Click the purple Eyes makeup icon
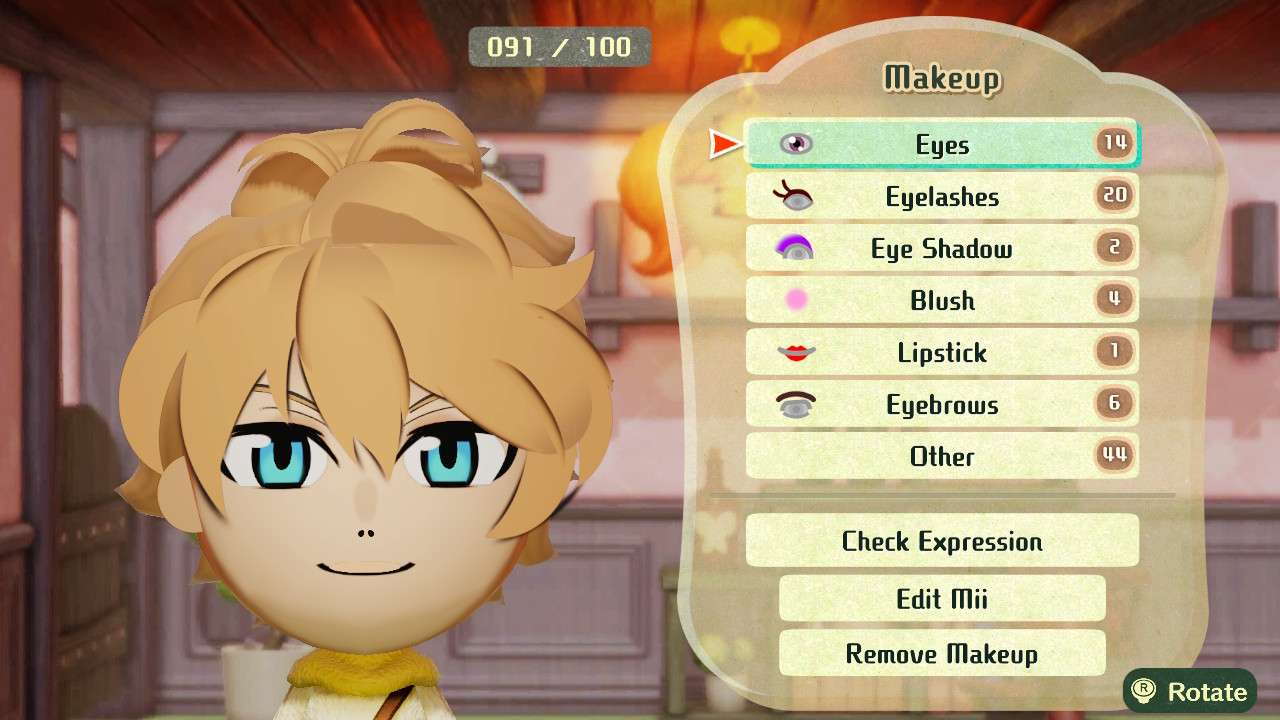This screenshot has width=1280, height=720. (x=795, y=144)
